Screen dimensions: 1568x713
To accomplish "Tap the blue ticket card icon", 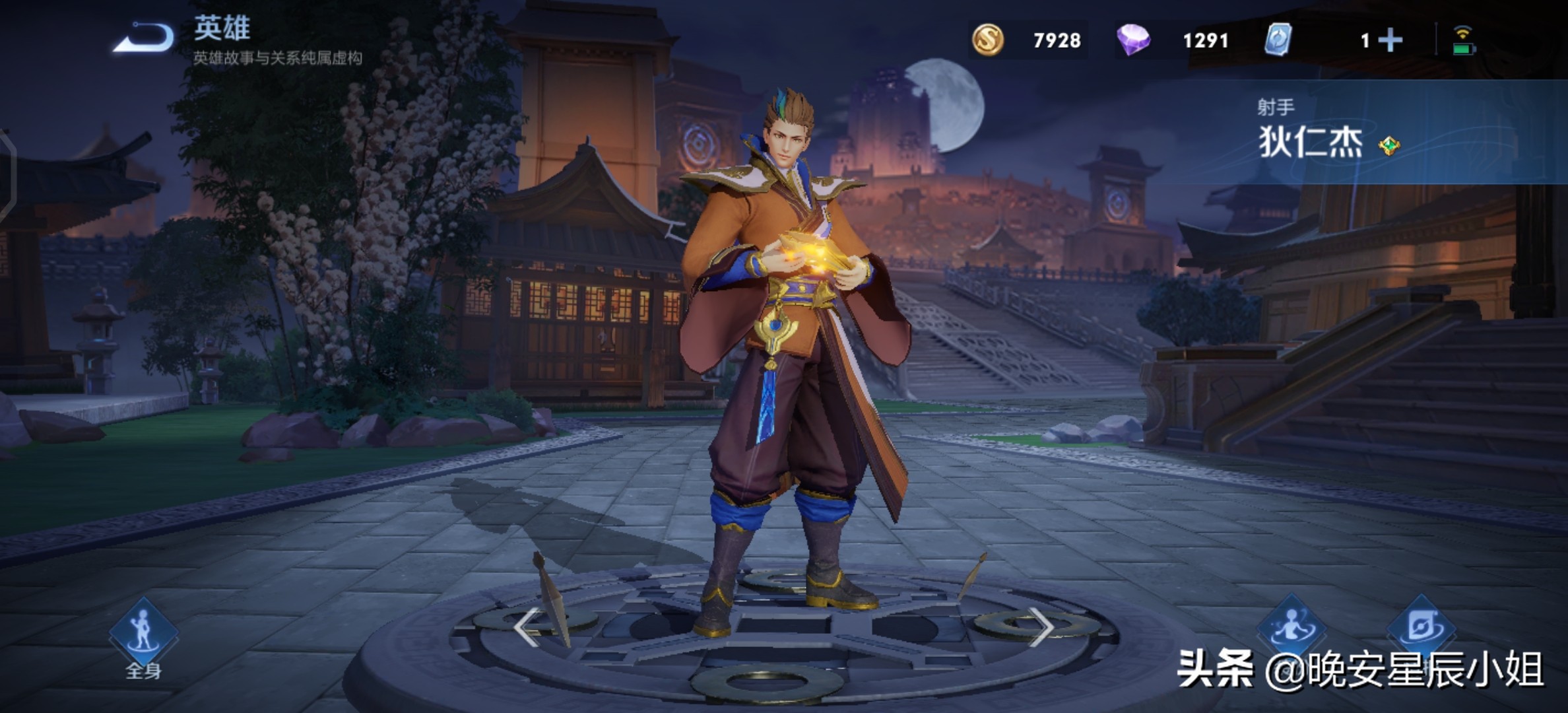I will coord(1278,40).
